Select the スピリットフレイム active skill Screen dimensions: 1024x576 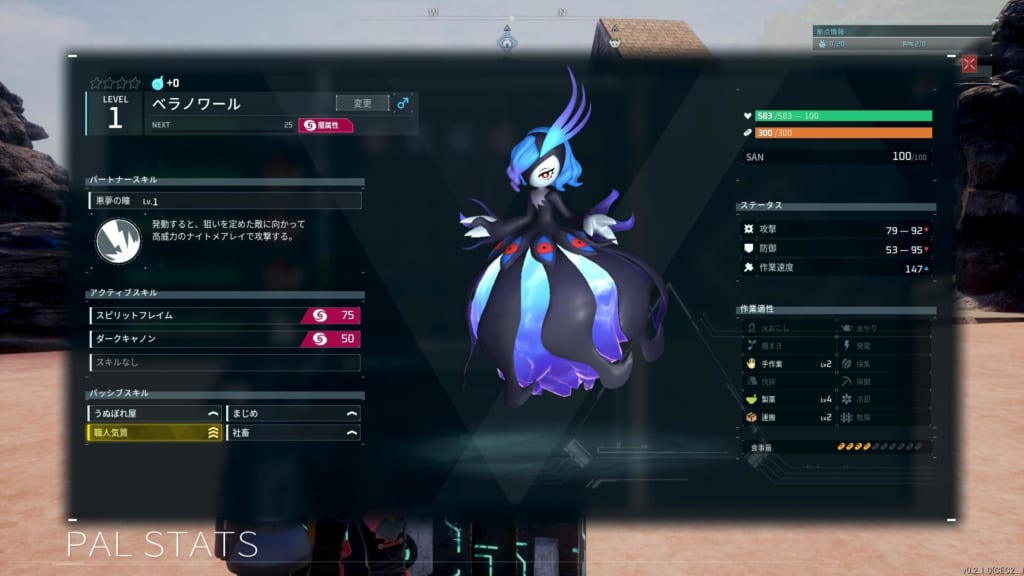tap(224, 315)
